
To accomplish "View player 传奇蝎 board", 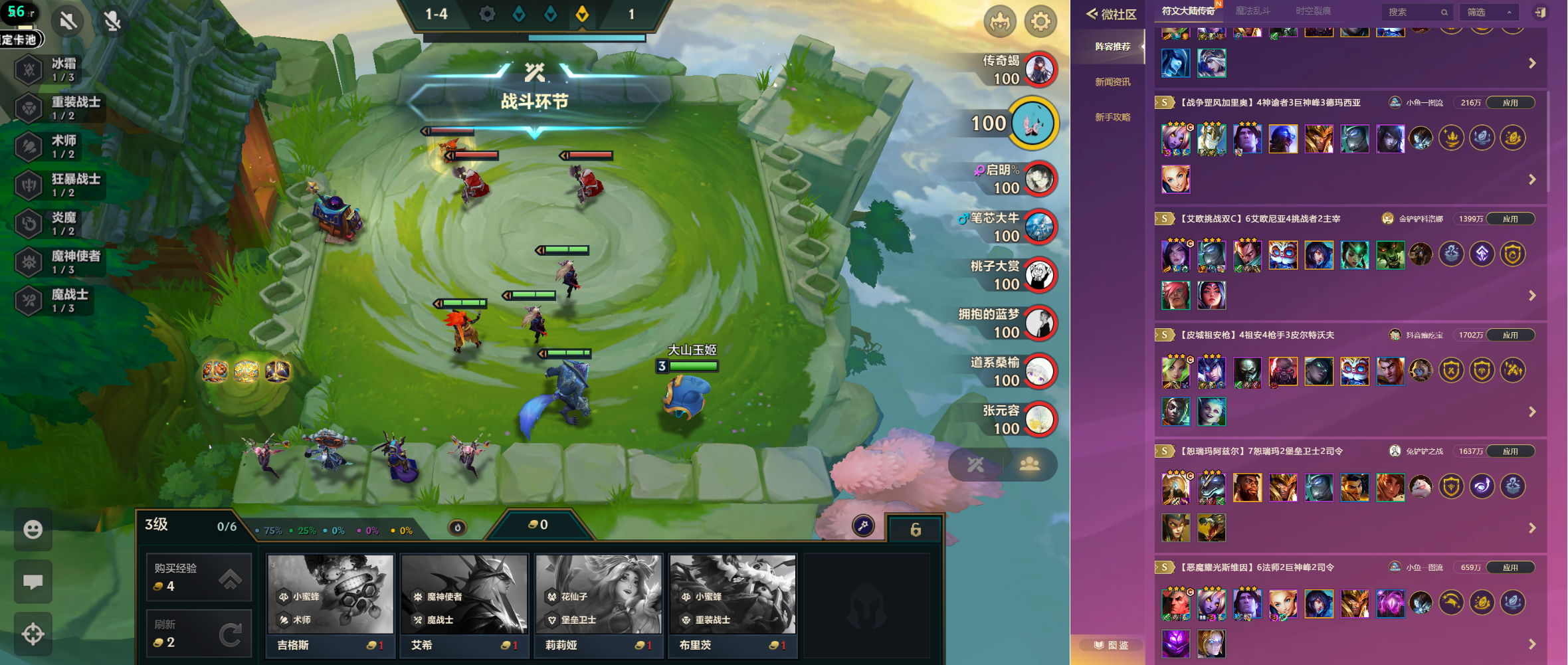I will pyautogui.click(x=1040, y=69).
